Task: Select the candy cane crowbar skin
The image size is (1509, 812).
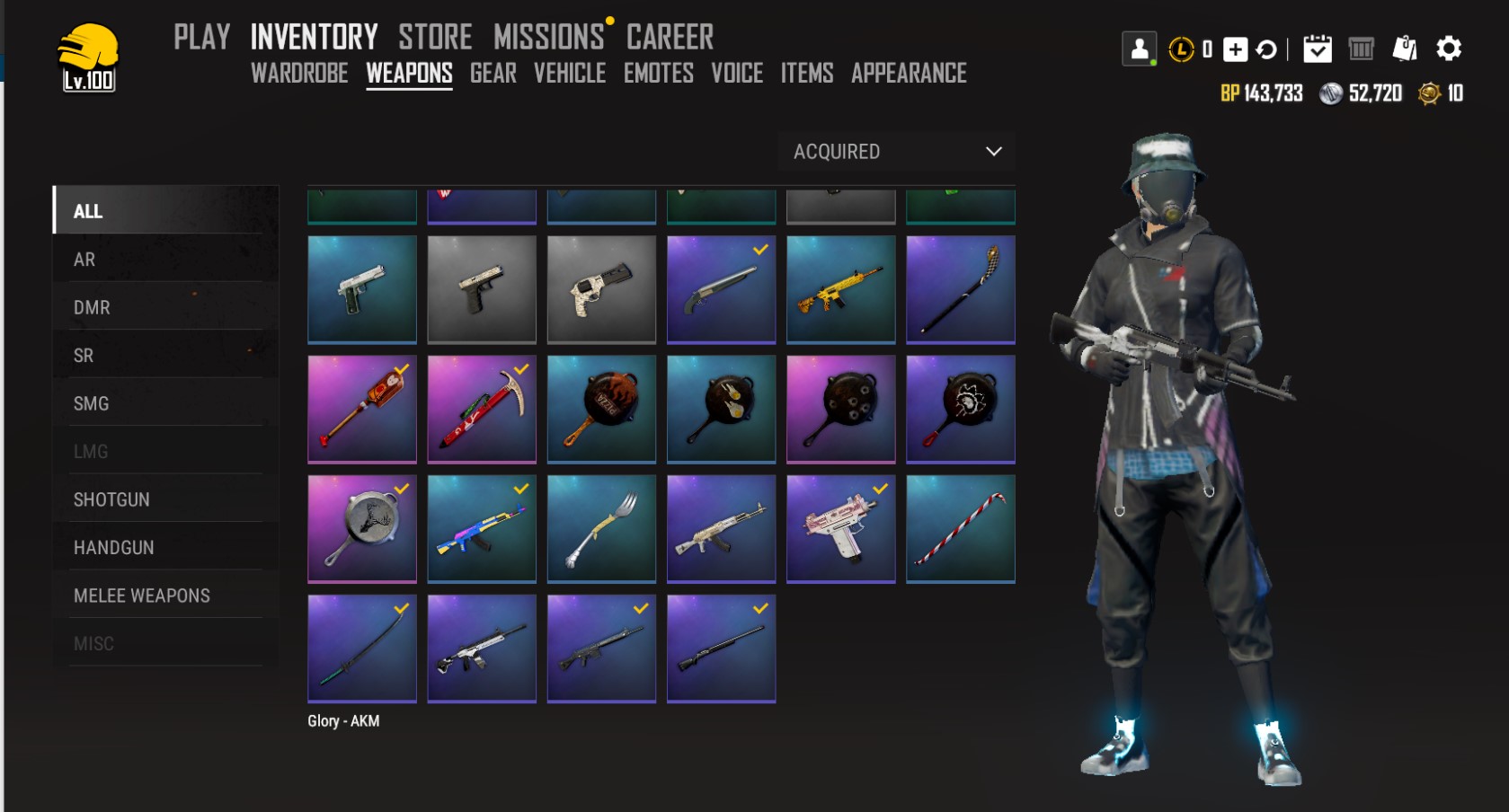Action: tap(960, 529)
